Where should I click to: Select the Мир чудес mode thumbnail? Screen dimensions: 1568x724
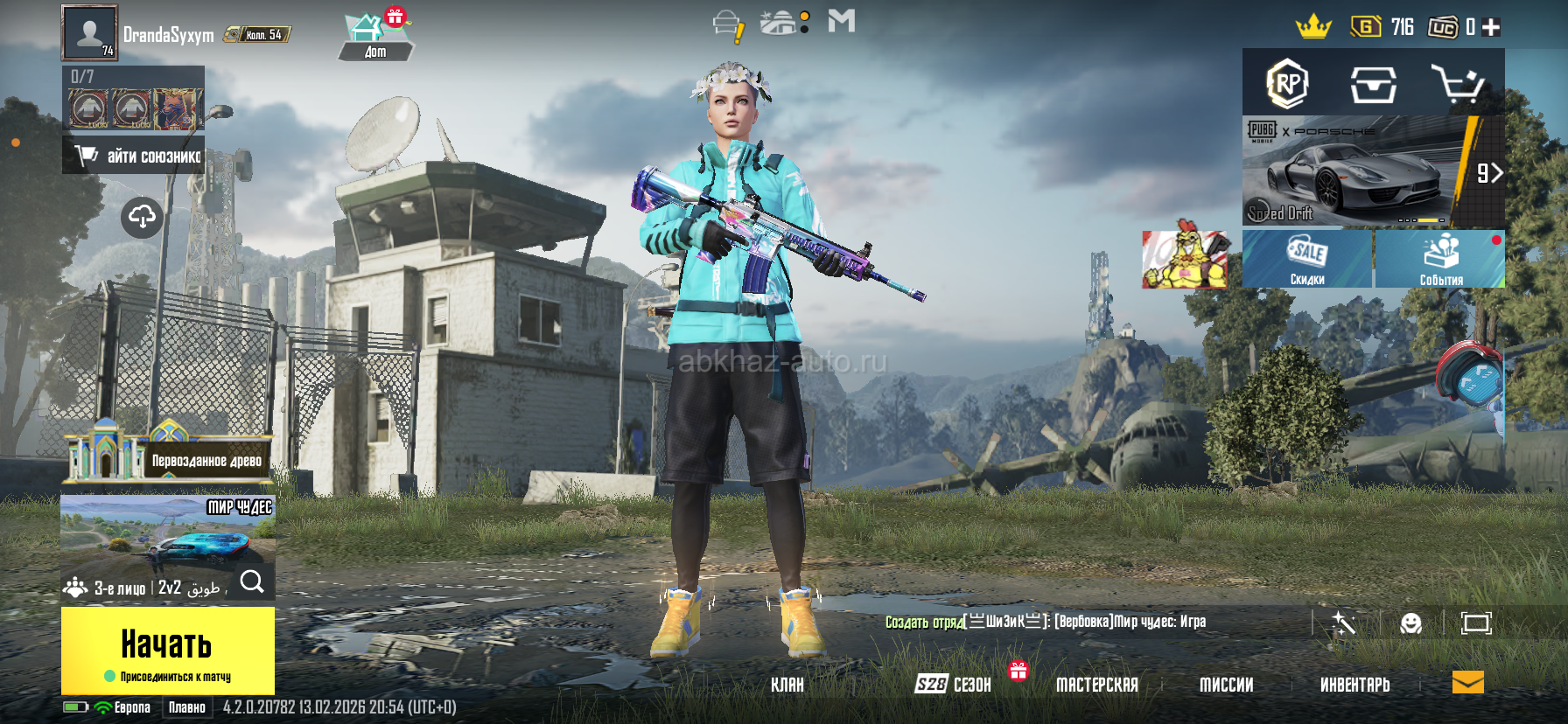167,533
